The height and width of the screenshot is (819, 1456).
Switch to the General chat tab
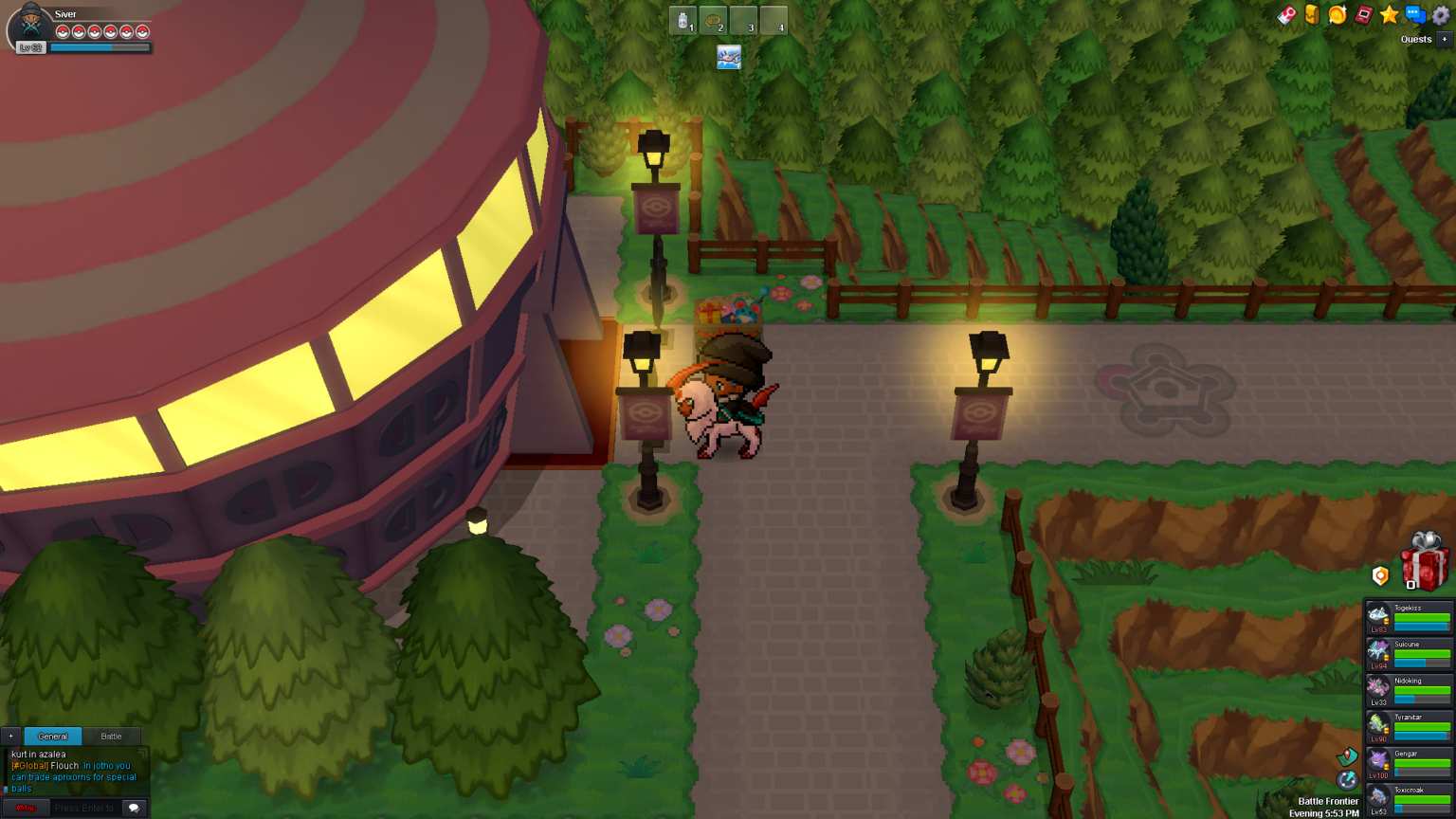click(52, 736)
